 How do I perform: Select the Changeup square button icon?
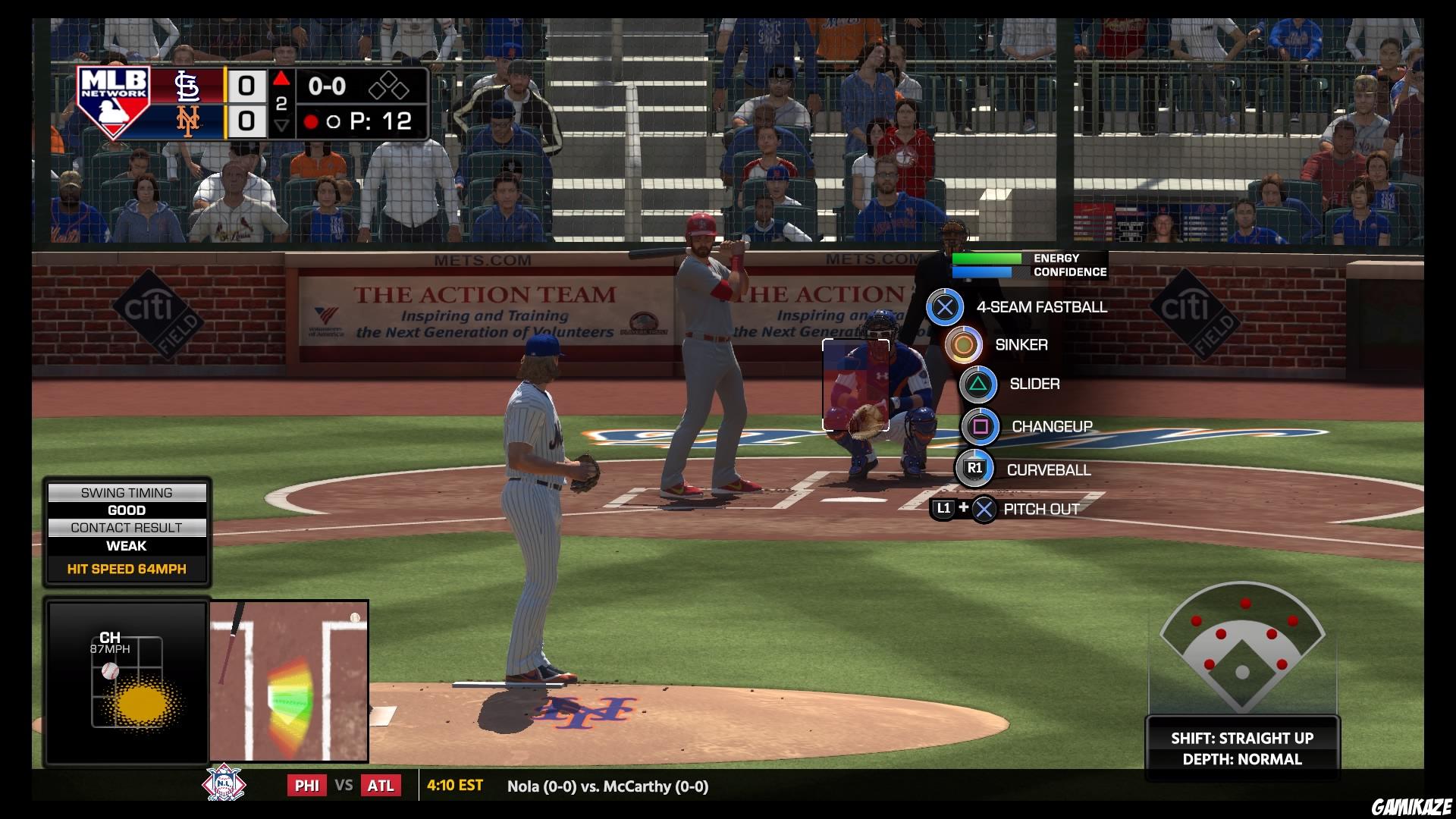(981, 426)
